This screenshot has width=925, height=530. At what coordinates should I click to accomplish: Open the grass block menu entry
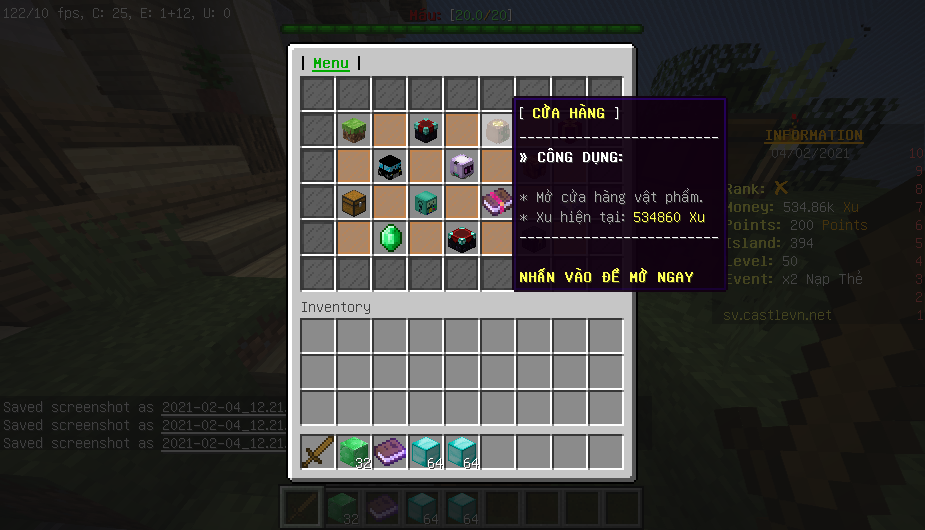click(x=354, y=130)
